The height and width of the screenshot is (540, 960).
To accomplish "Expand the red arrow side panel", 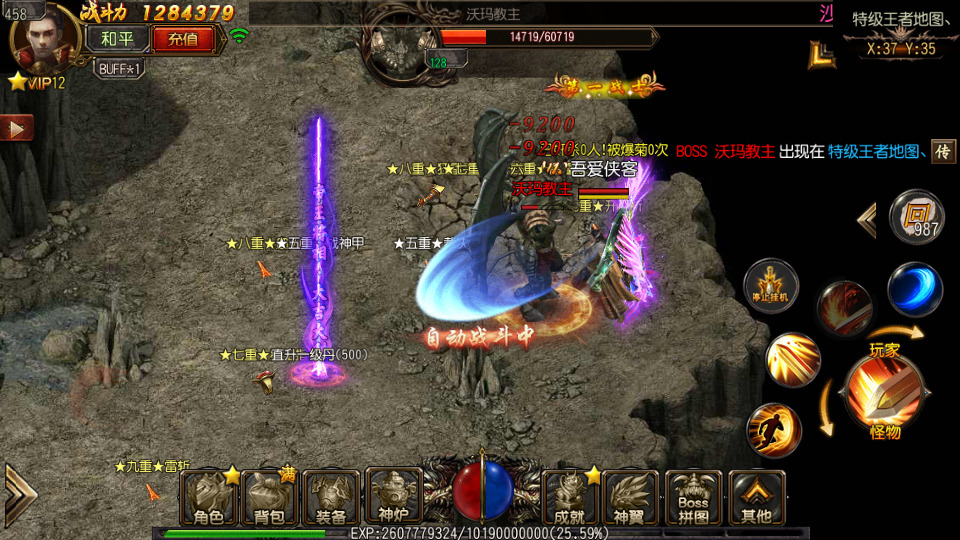I will coord(16,128).
